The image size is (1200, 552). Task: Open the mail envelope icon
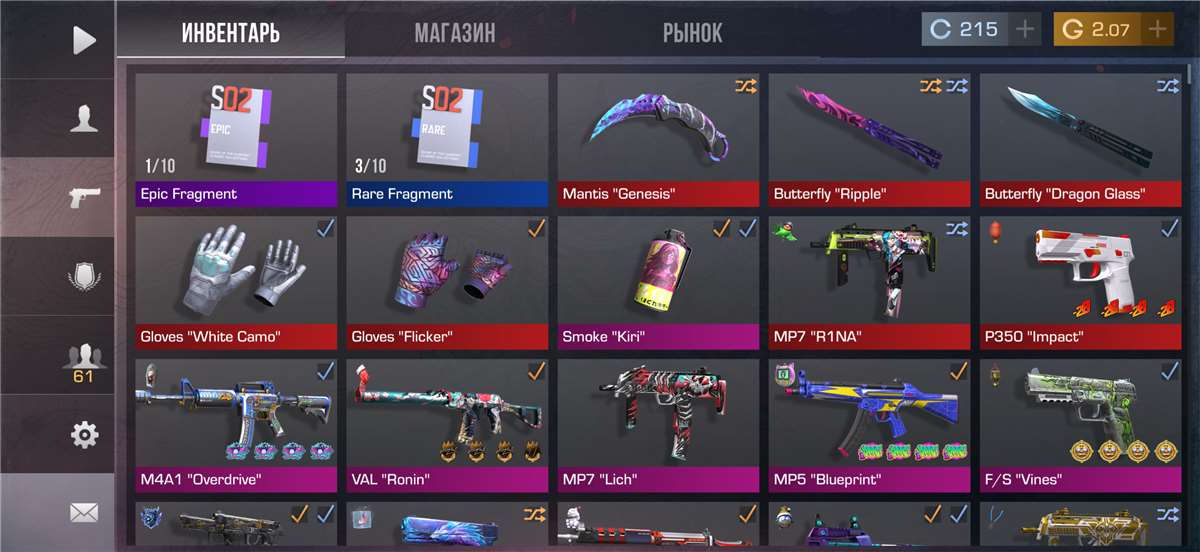[84, 513]
